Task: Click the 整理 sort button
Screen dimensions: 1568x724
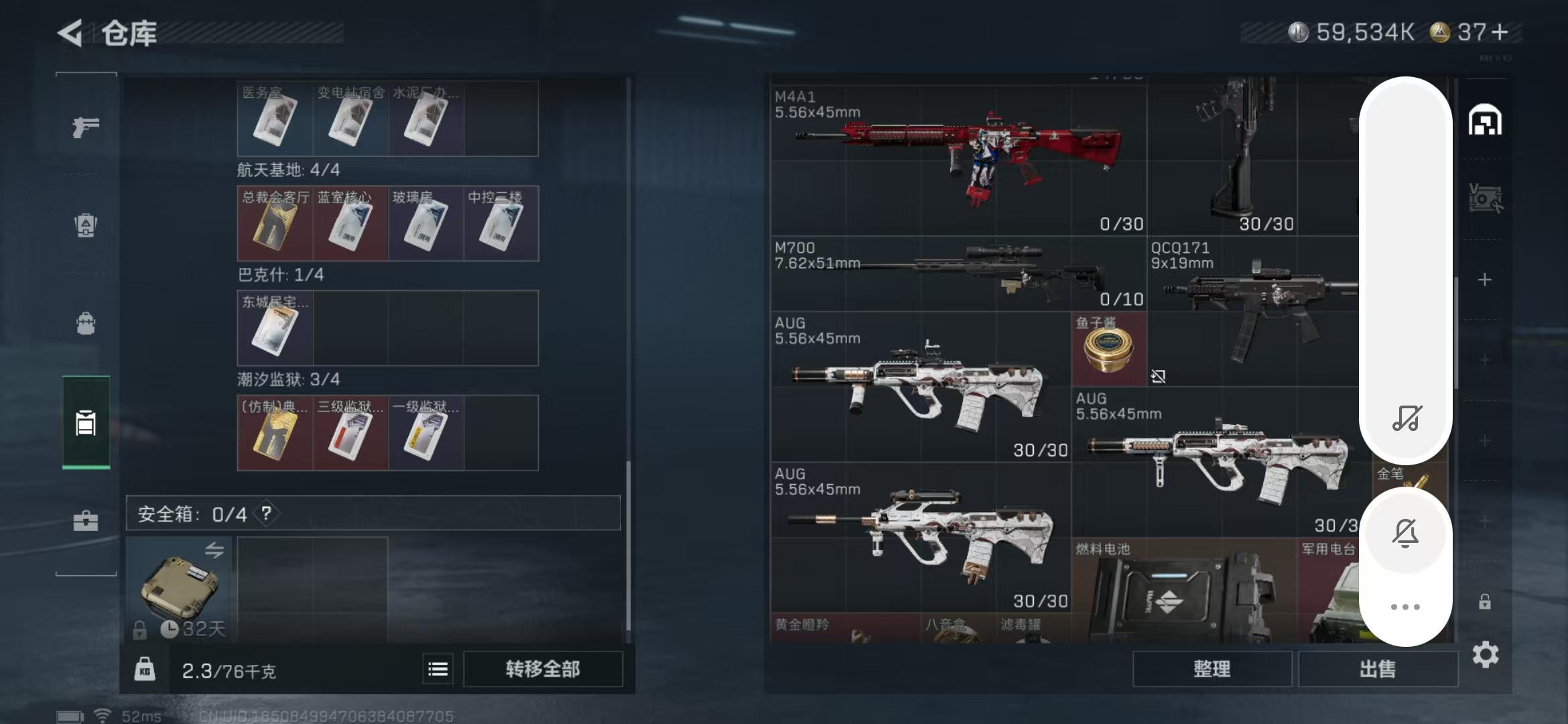Action: click(x=1212, y=668)
